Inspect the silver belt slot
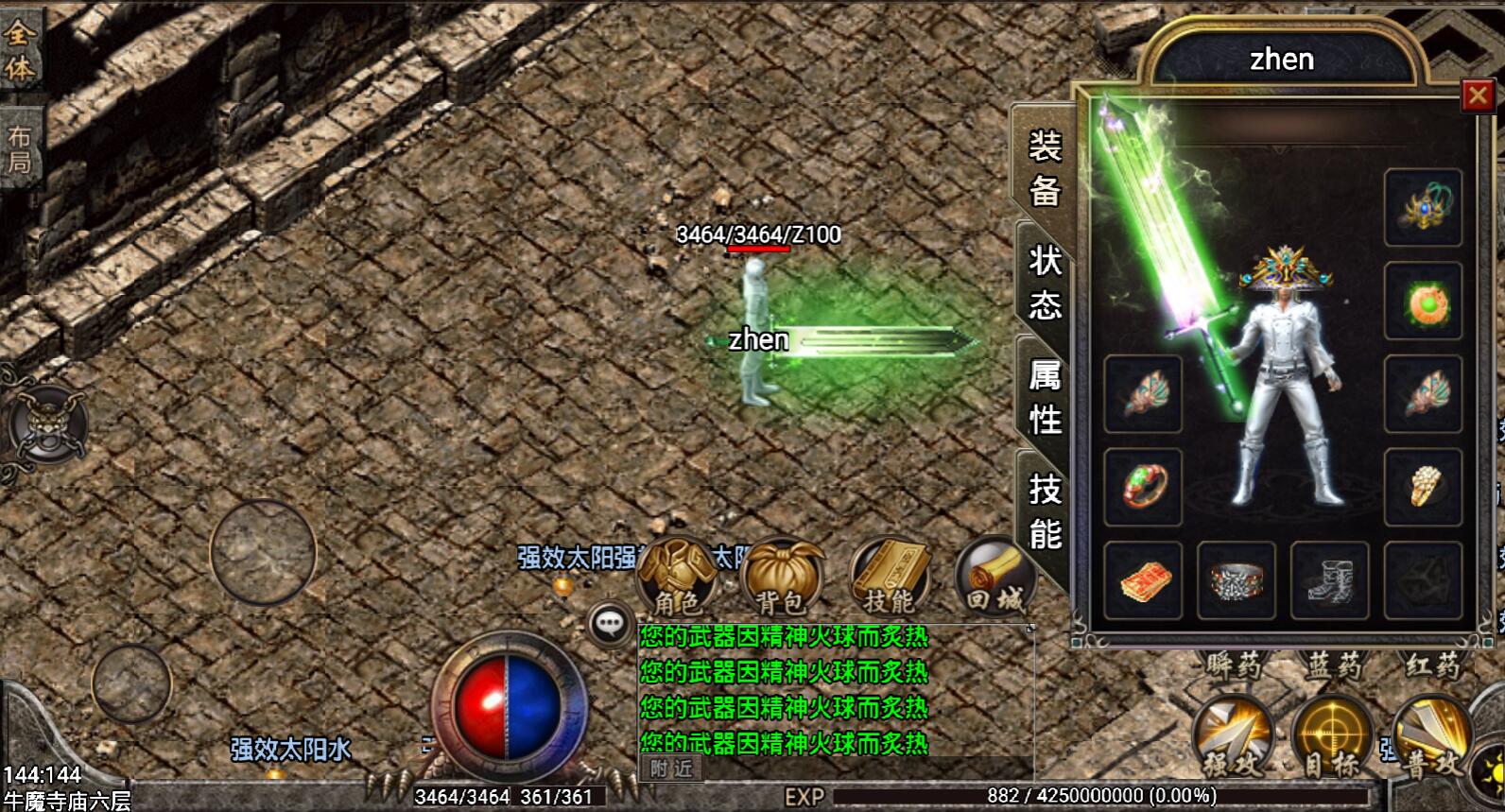This screenshot has width=1505, height=812. [x=1236, y=580]
